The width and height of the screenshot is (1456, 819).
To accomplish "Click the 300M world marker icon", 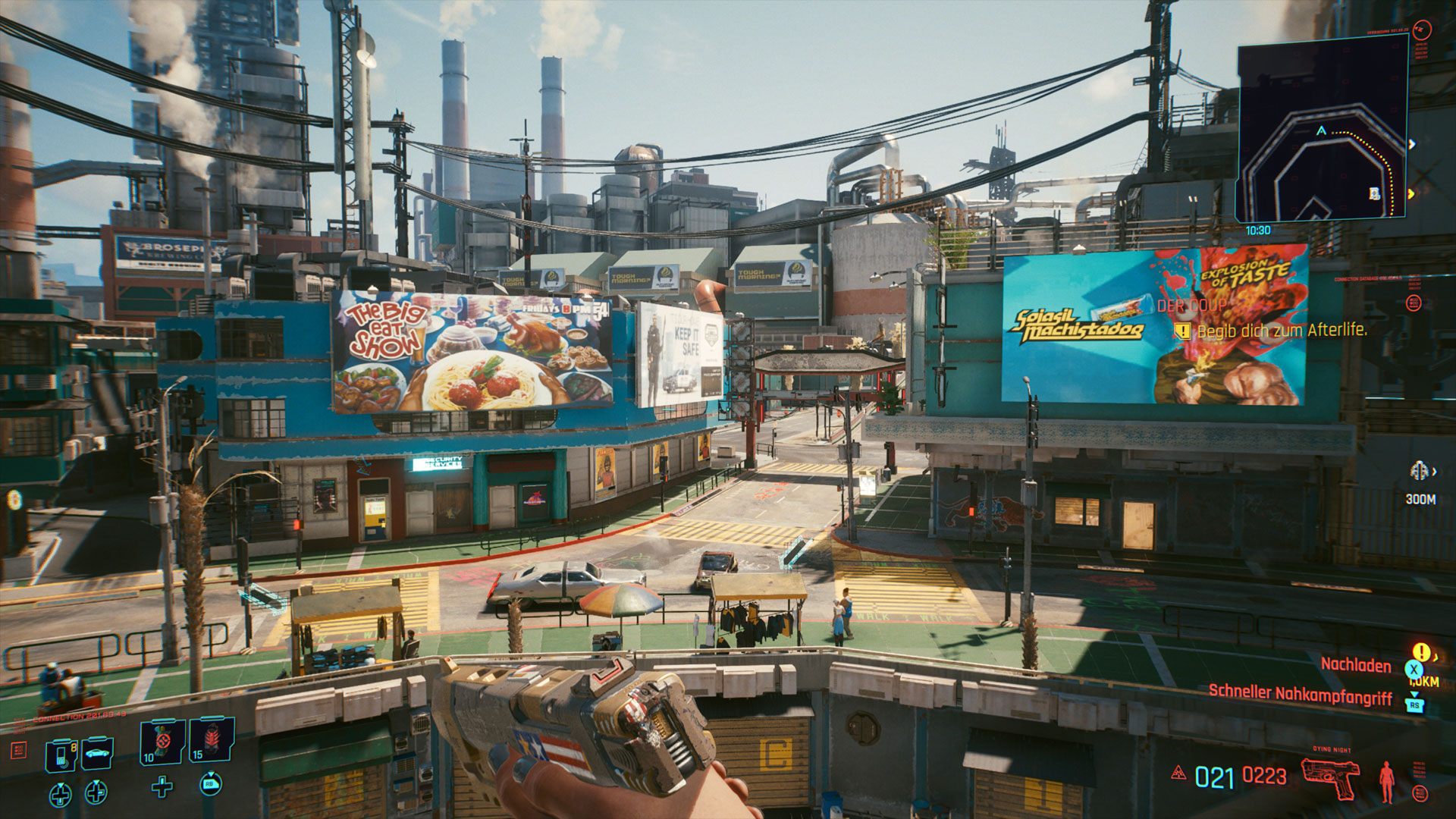I will (1419, 472).
